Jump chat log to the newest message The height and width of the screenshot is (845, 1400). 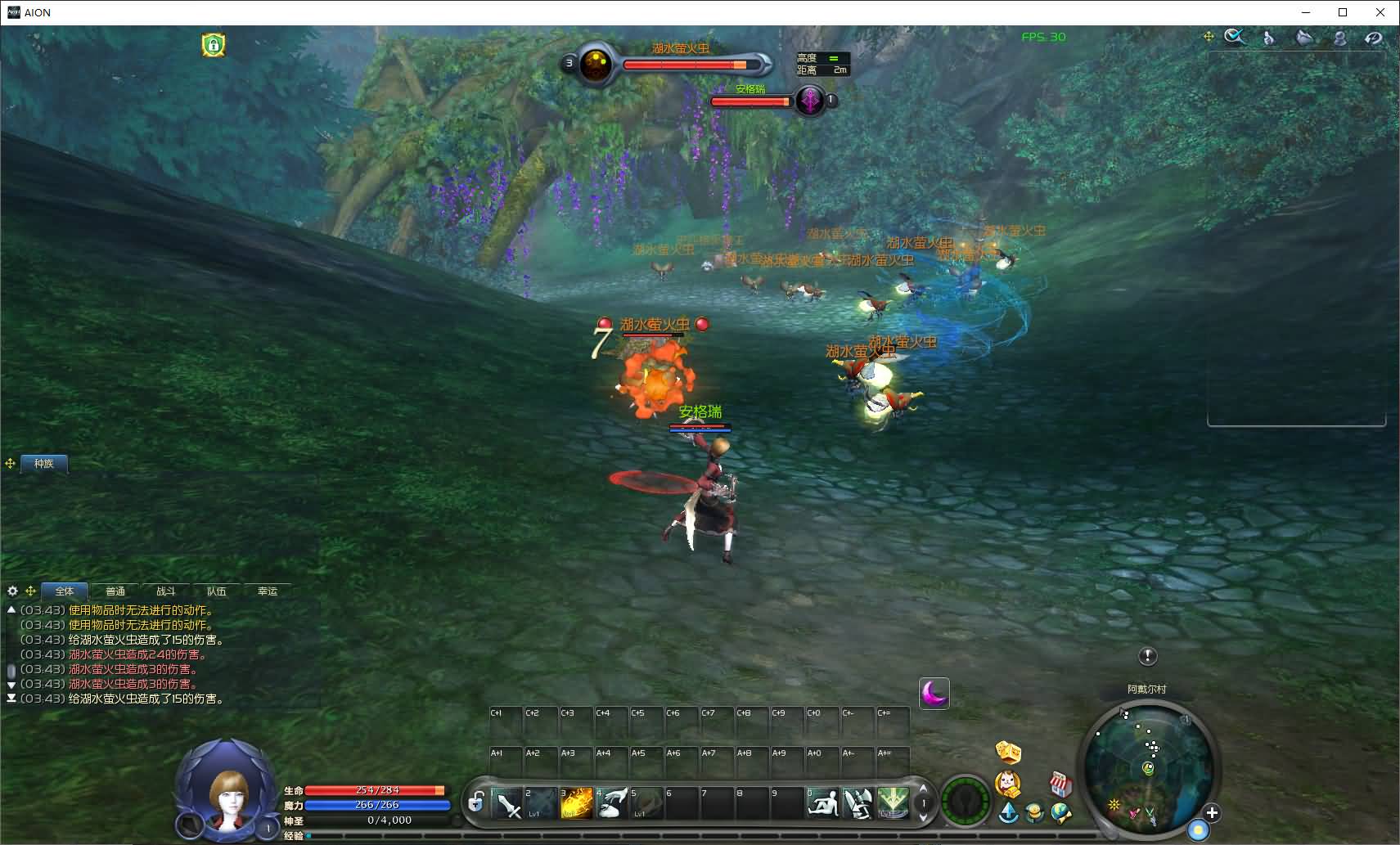pos(11,699)
